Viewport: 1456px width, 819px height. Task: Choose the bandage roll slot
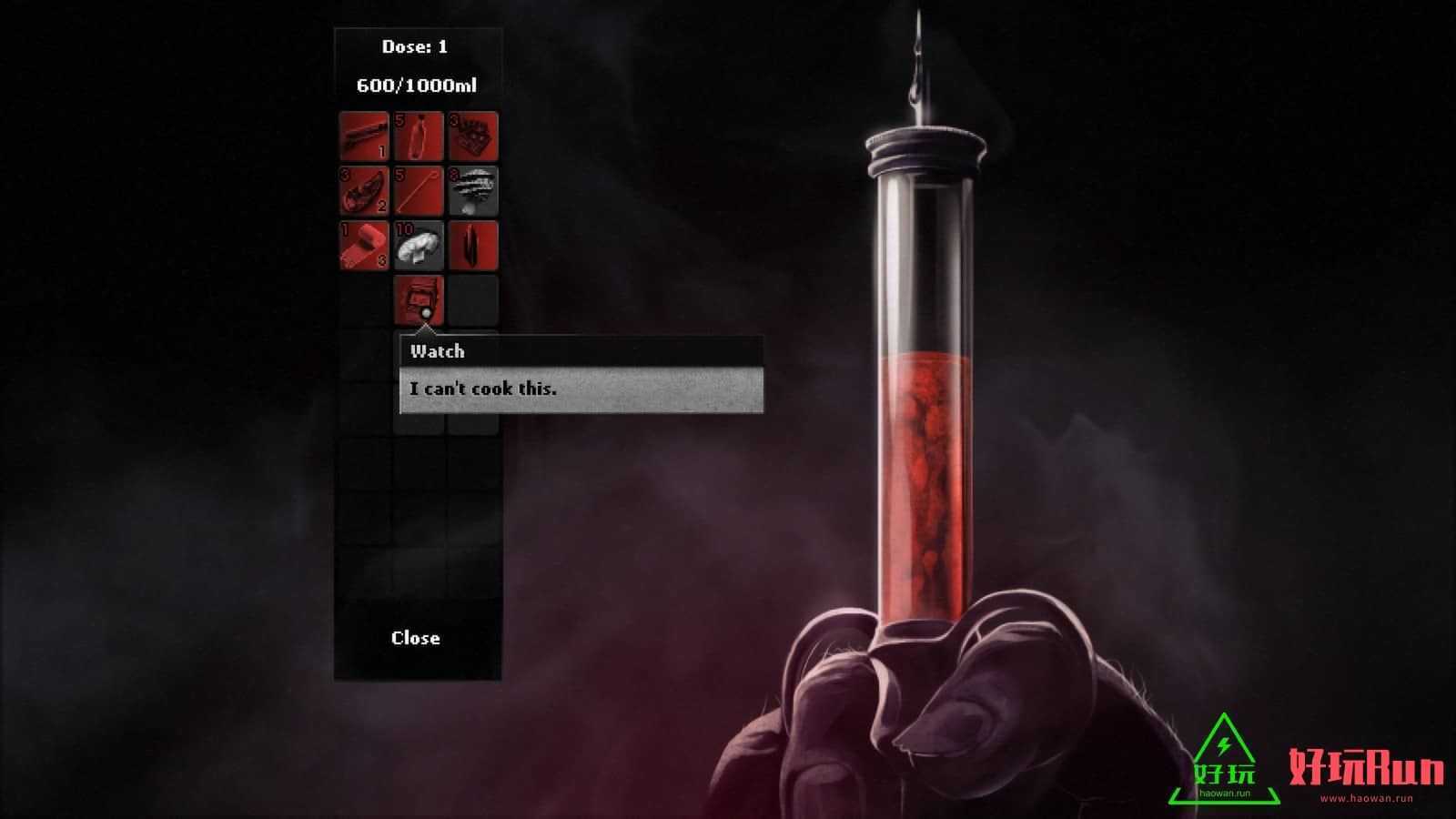click(x=364, y=246)
